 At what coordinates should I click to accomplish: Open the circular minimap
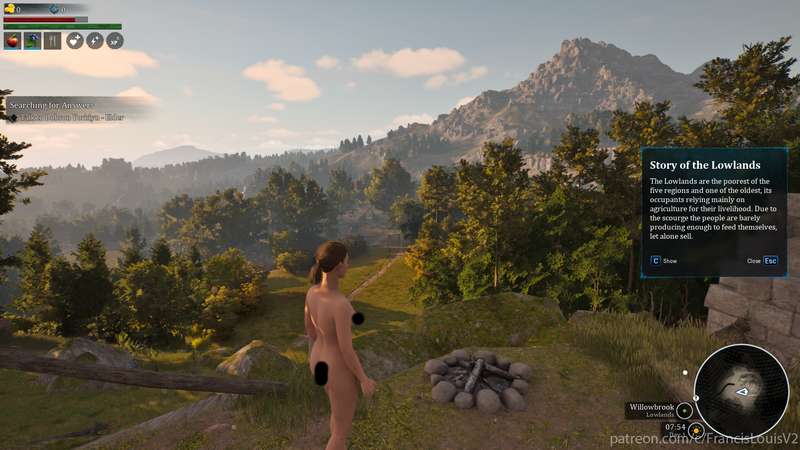(x=741, y=391)
